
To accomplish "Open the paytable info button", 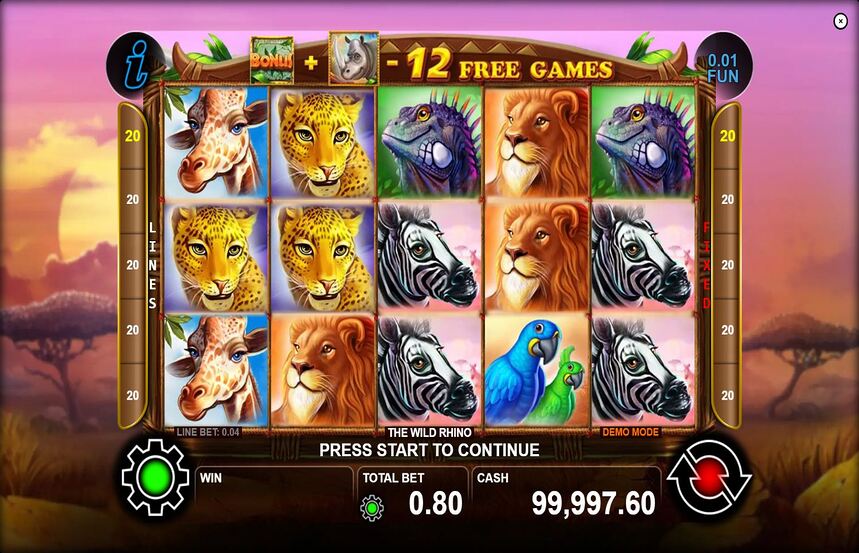I will (x=134, y=65).
